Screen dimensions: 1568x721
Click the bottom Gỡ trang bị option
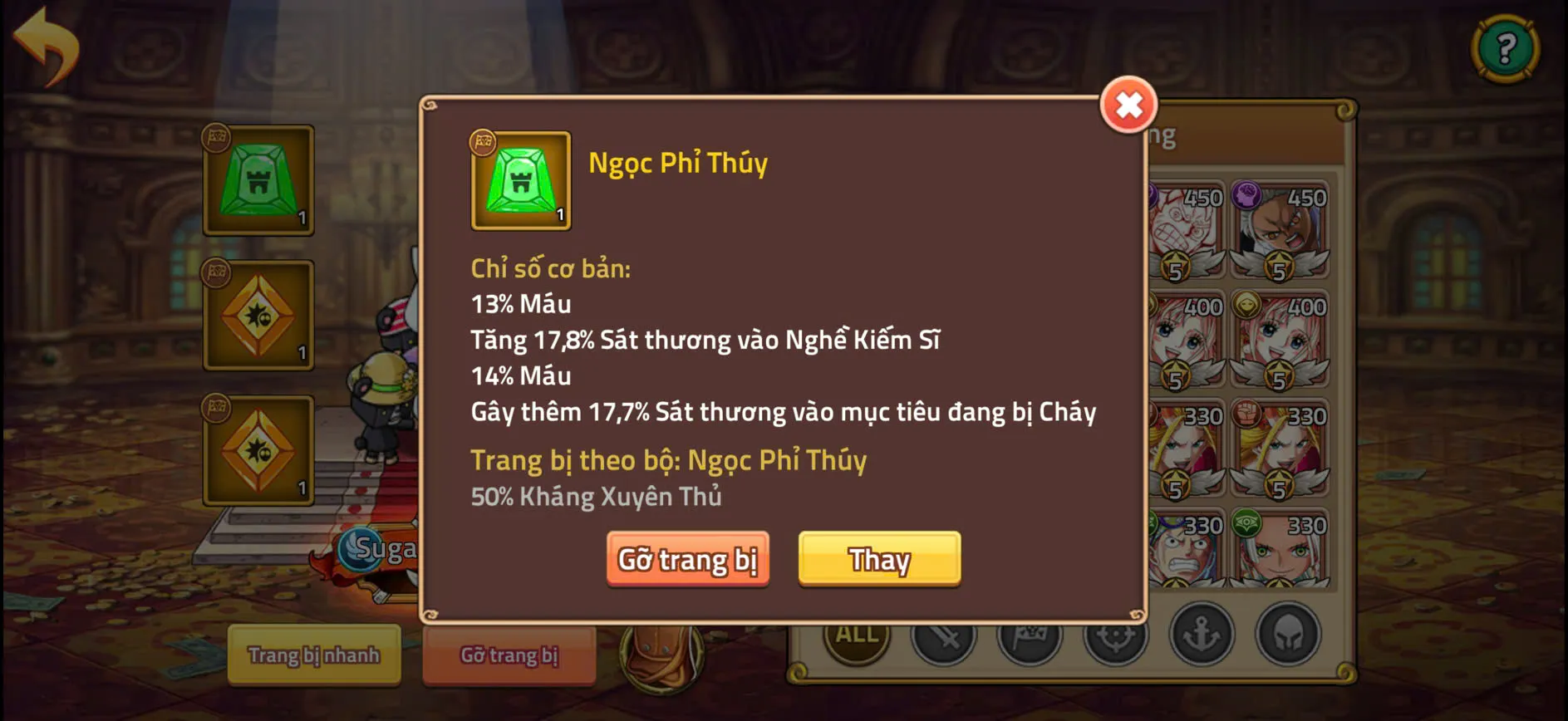point(509,655)
